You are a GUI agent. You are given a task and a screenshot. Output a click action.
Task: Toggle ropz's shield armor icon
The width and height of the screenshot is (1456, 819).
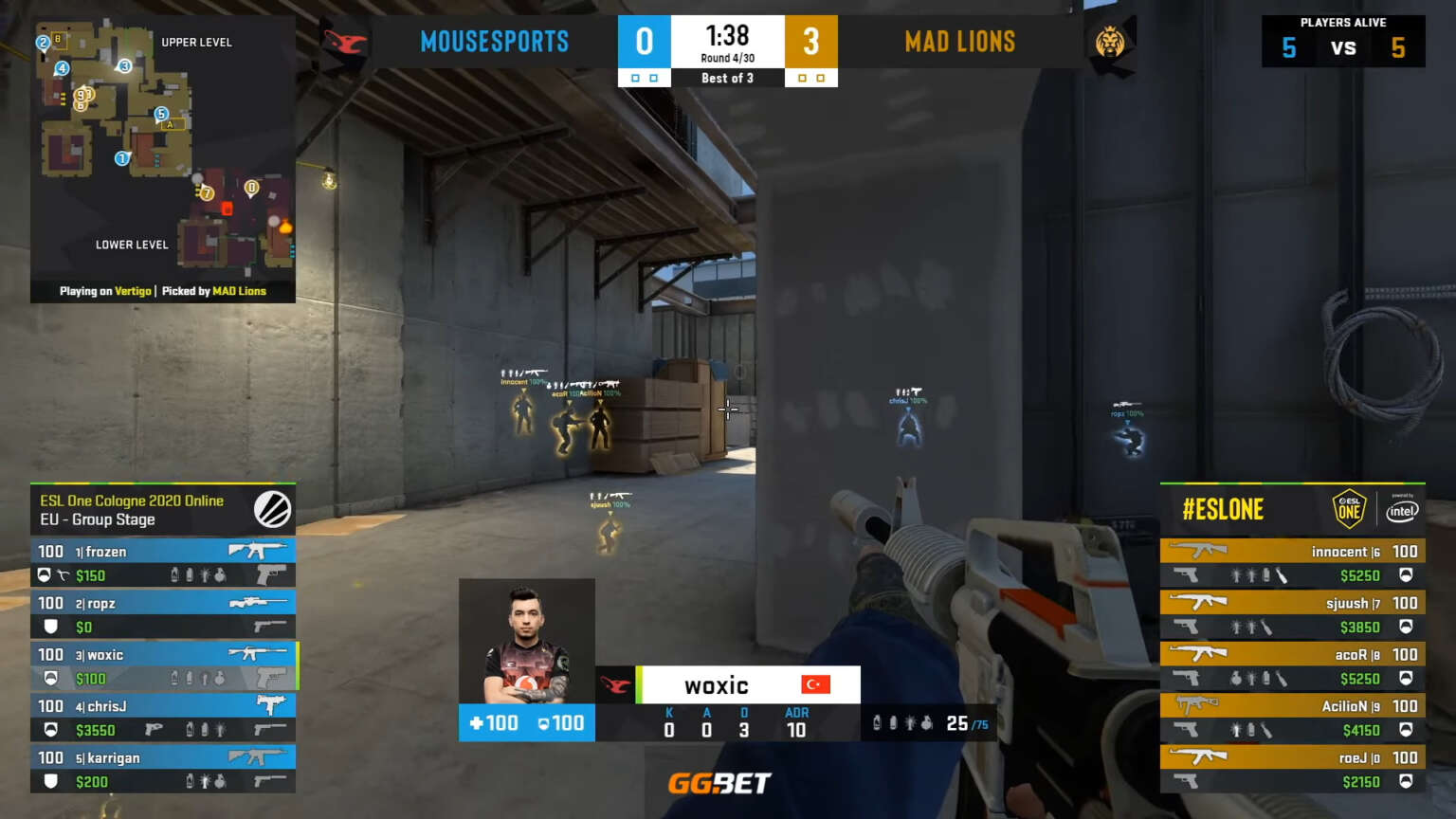[x=51, y=628]
